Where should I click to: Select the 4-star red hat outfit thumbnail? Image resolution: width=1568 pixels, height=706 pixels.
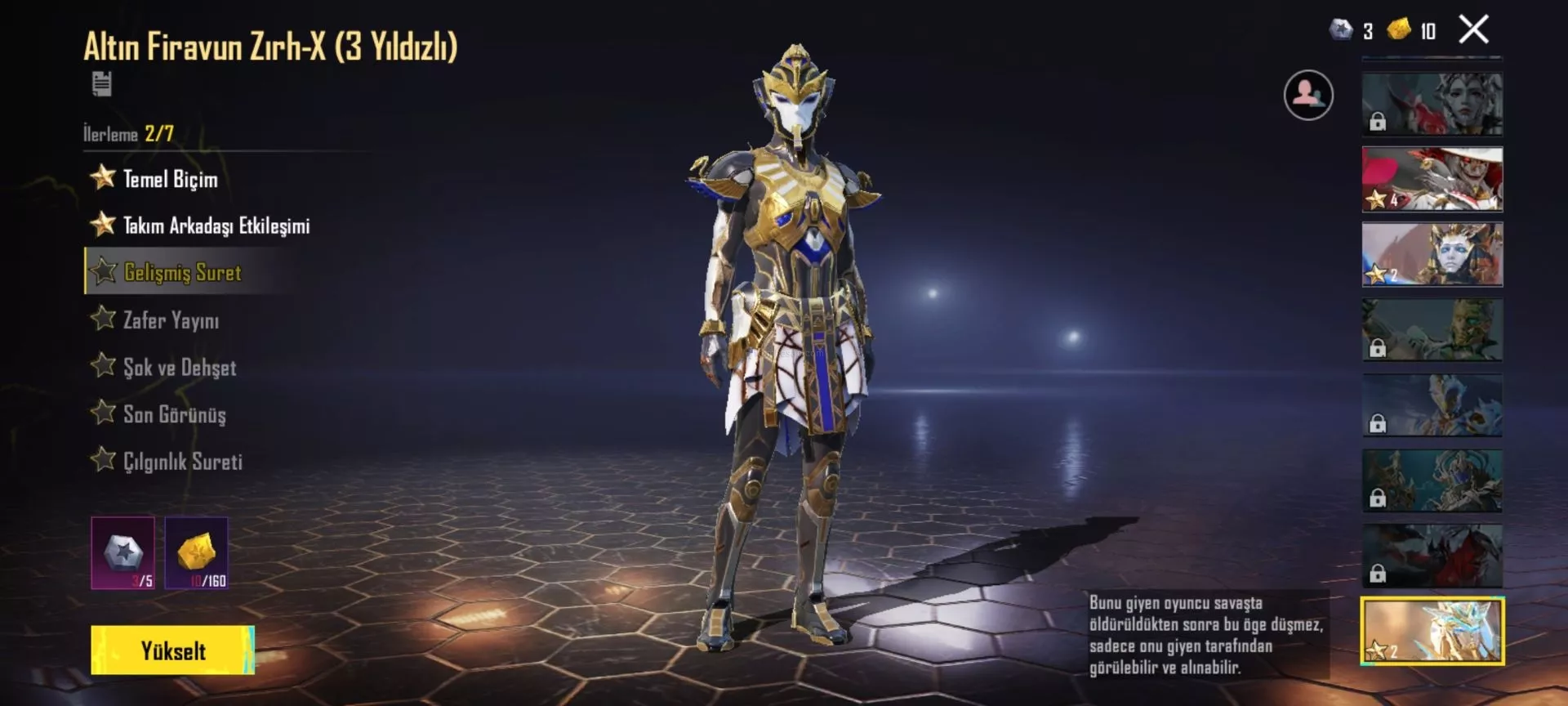tap(1432, 179)
